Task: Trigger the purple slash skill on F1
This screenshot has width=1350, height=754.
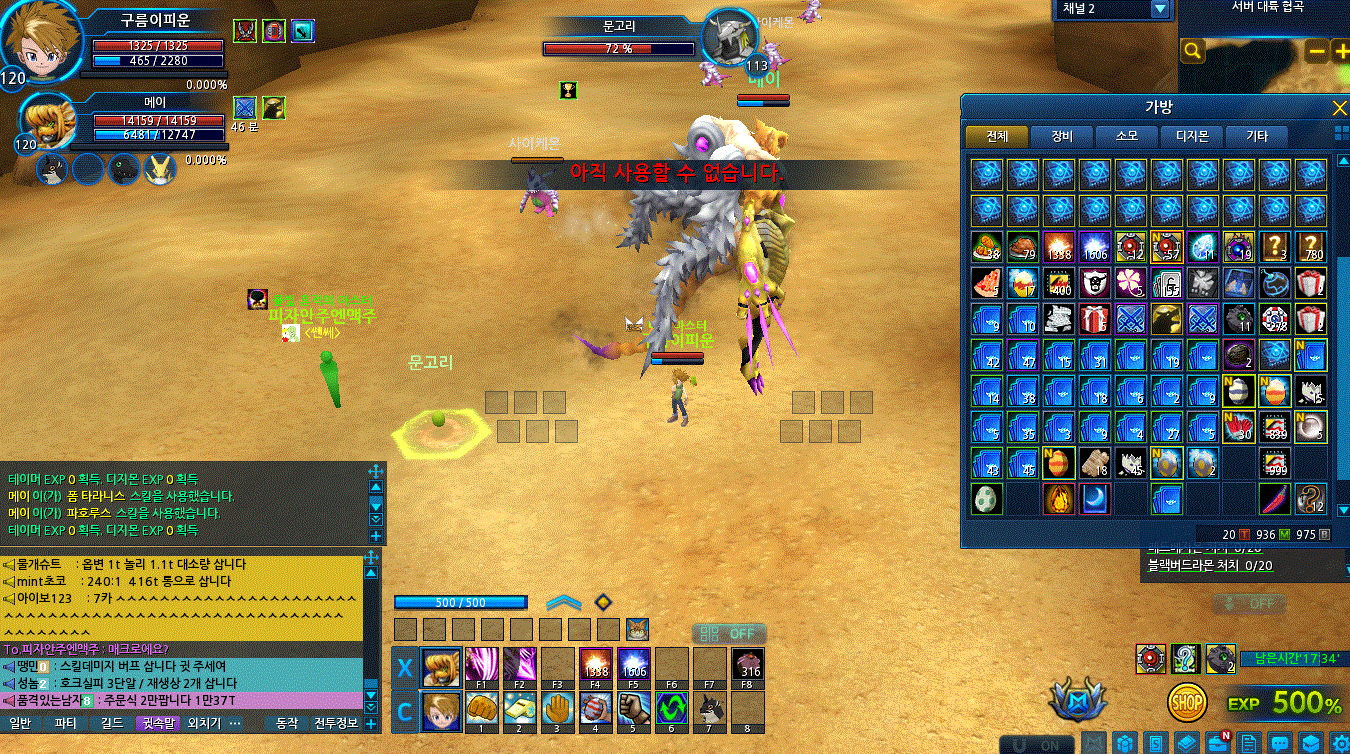Action: [x=482, y=664]
